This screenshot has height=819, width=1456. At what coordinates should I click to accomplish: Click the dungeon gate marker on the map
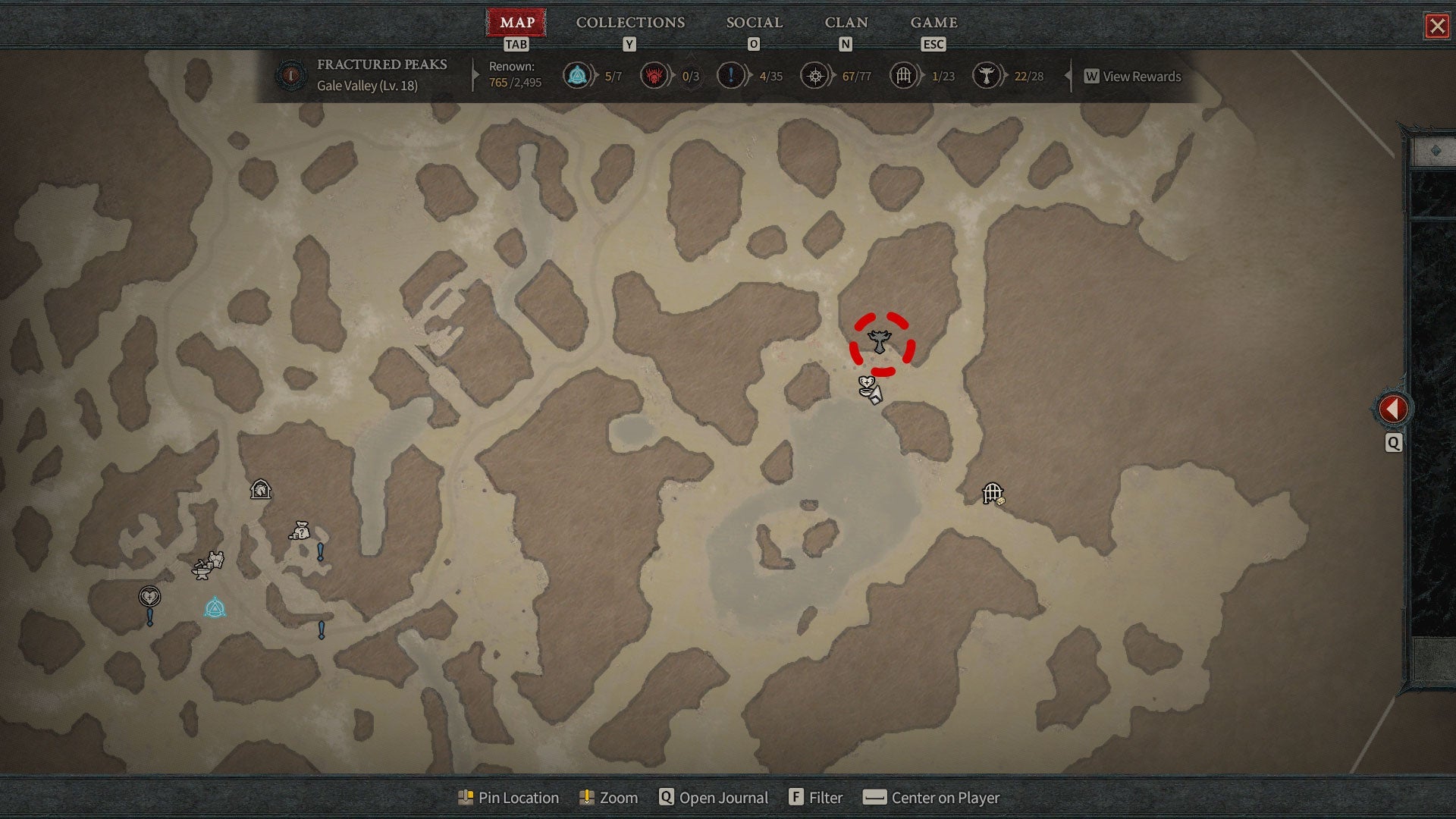[993, 494]
